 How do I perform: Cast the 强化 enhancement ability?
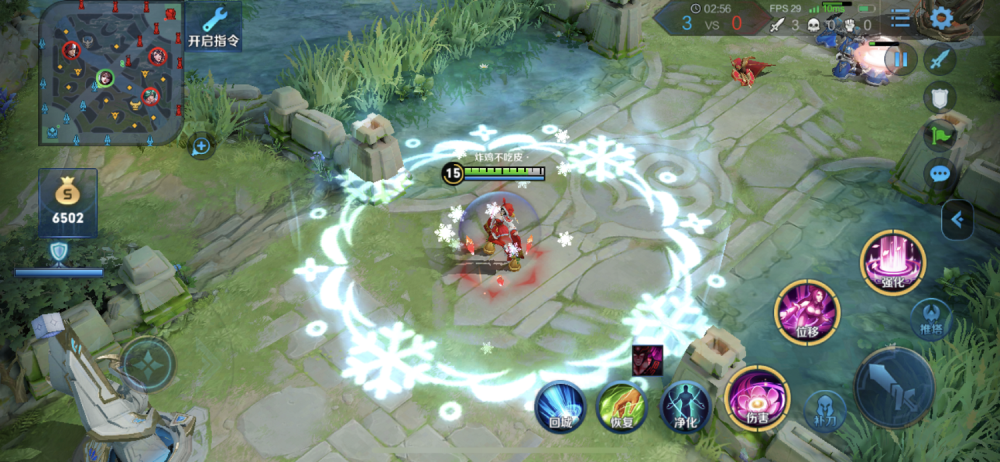click(893, 262)
